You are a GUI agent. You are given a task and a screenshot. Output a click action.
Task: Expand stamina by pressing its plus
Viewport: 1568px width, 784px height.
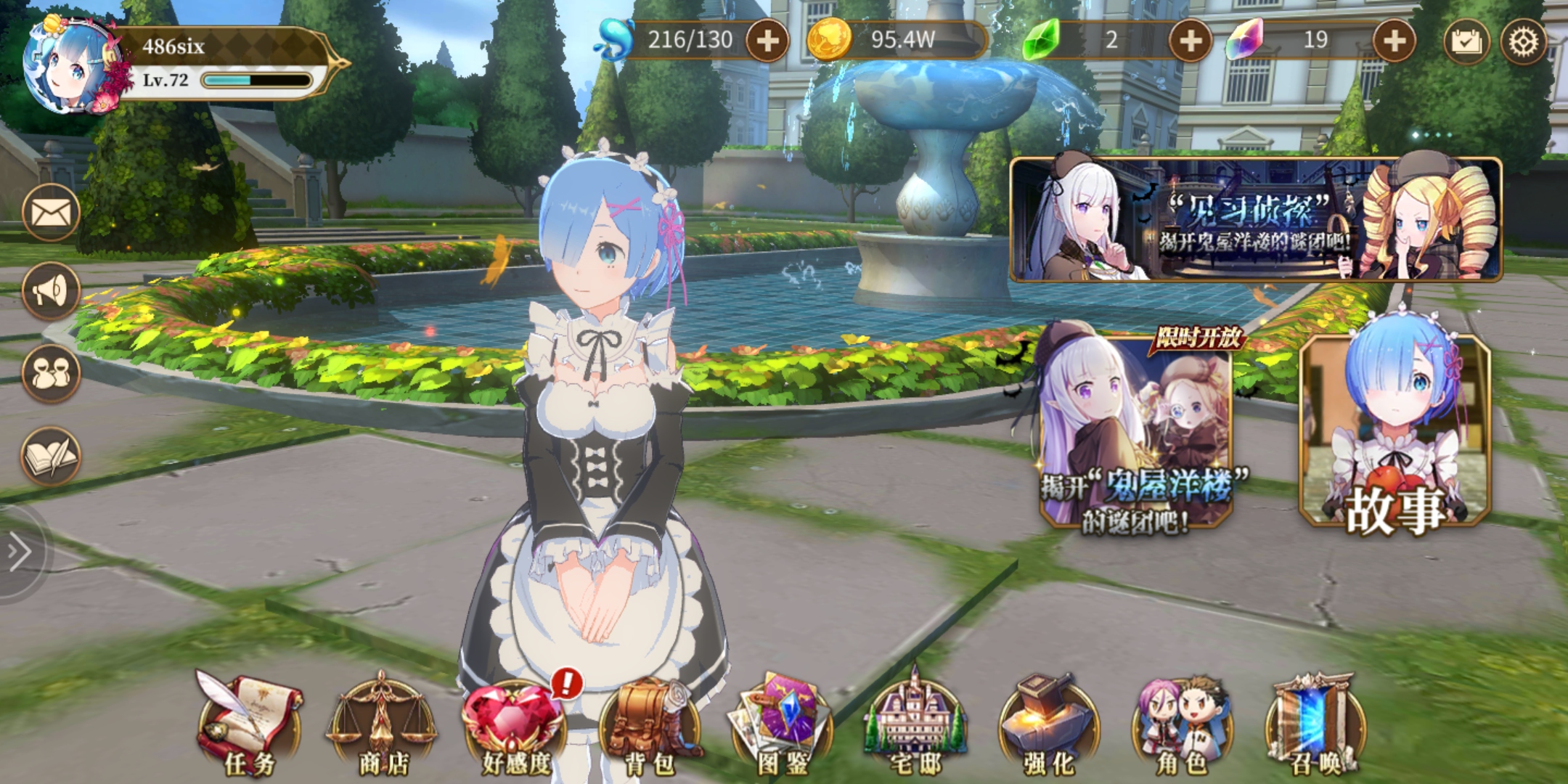click(x=768, y=41)
